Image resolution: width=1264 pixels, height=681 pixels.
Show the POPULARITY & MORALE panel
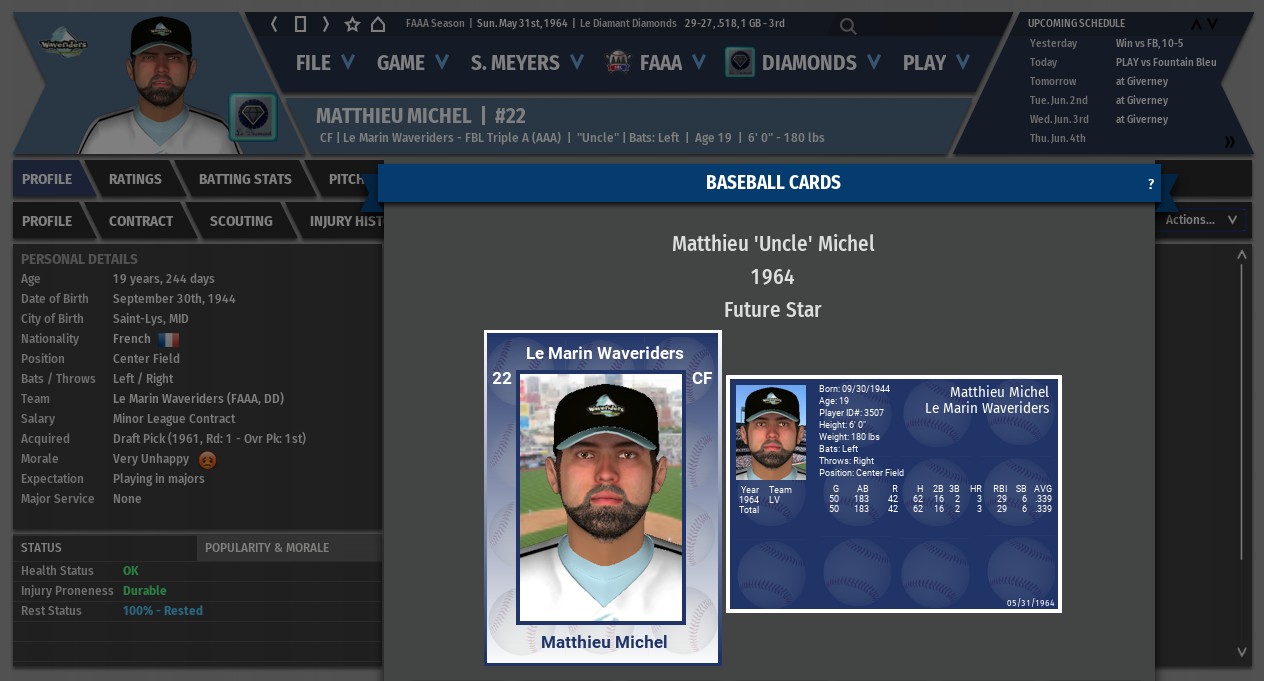(267, 548)
